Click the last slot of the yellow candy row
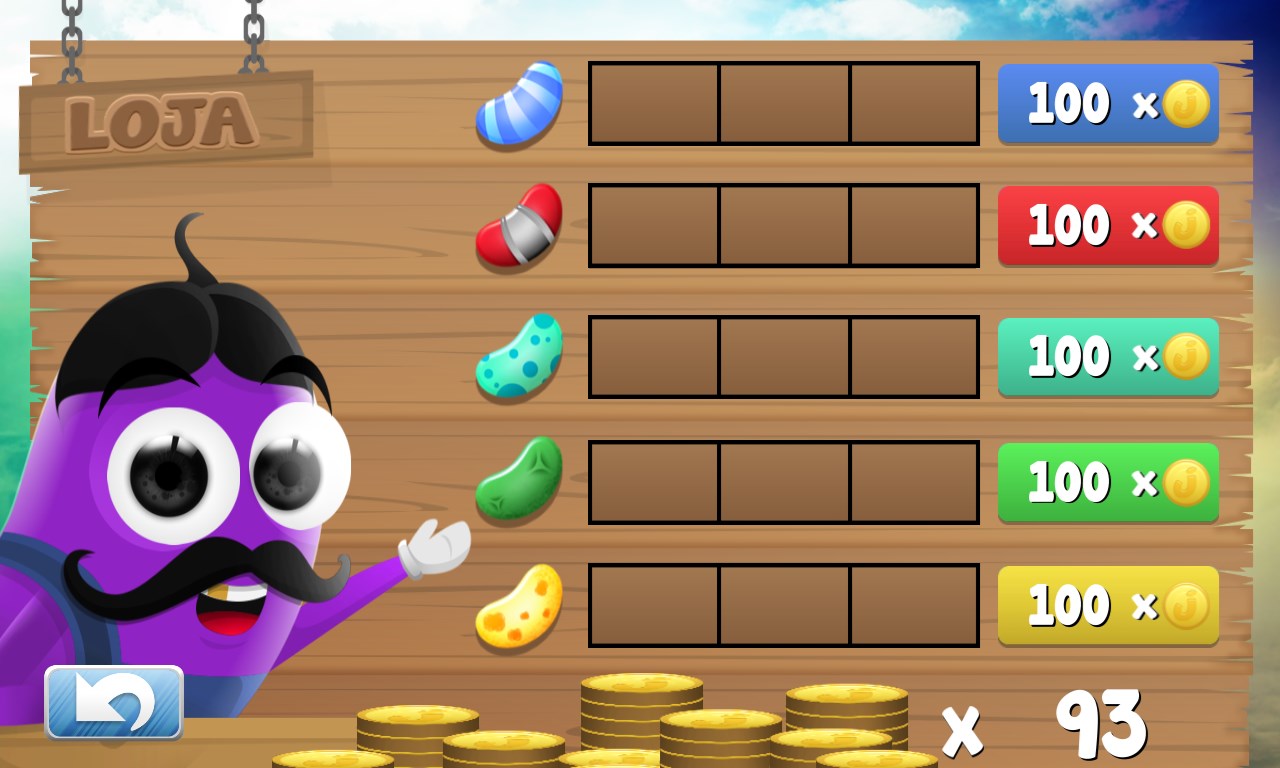The width and height of the screenshot is (1280, 768). click(915, 606)
